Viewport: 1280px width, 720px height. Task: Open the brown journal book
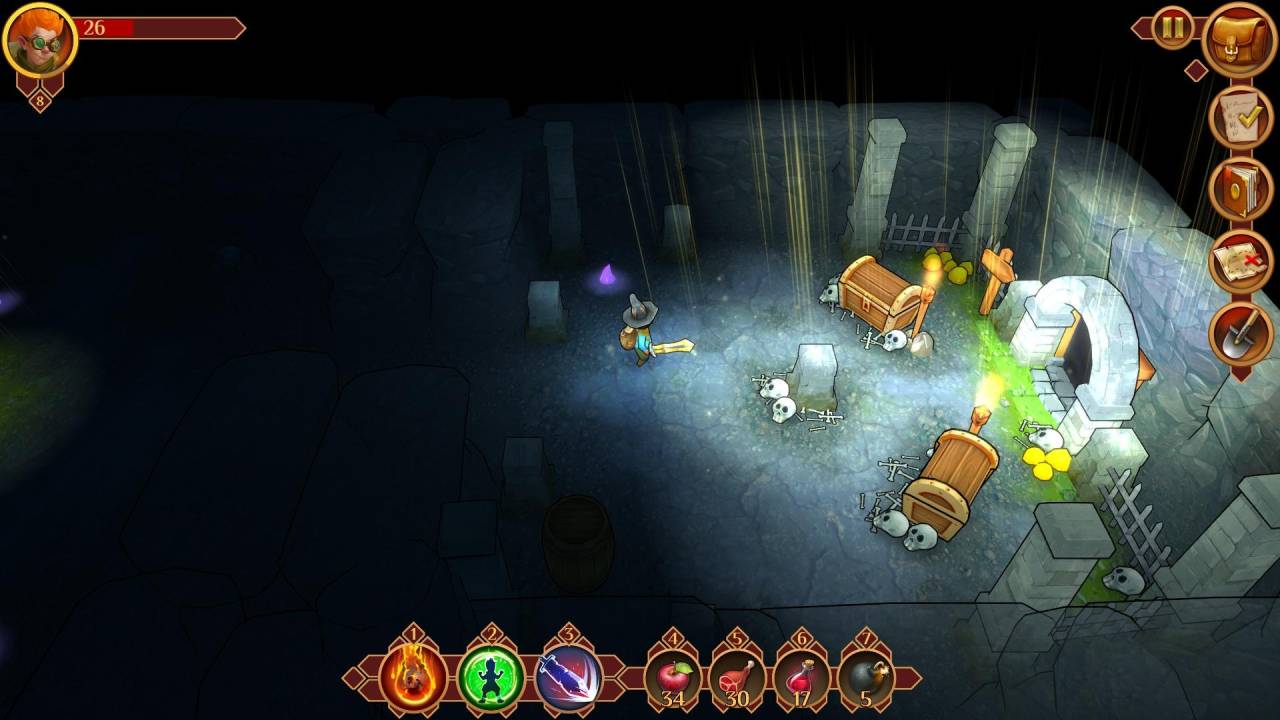1241,189
